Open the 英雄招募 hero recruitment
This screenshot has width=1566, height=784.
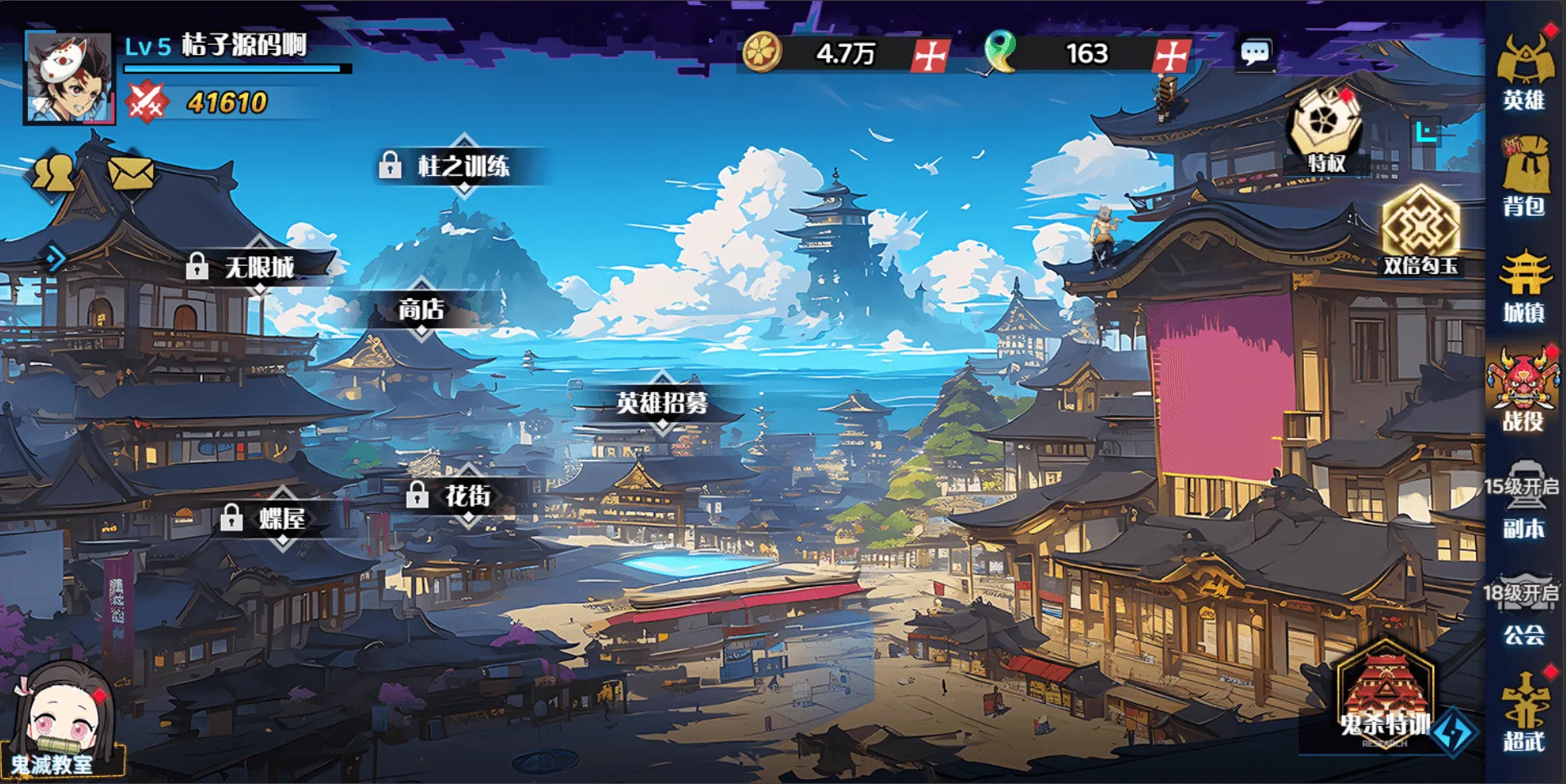[661, 403]
